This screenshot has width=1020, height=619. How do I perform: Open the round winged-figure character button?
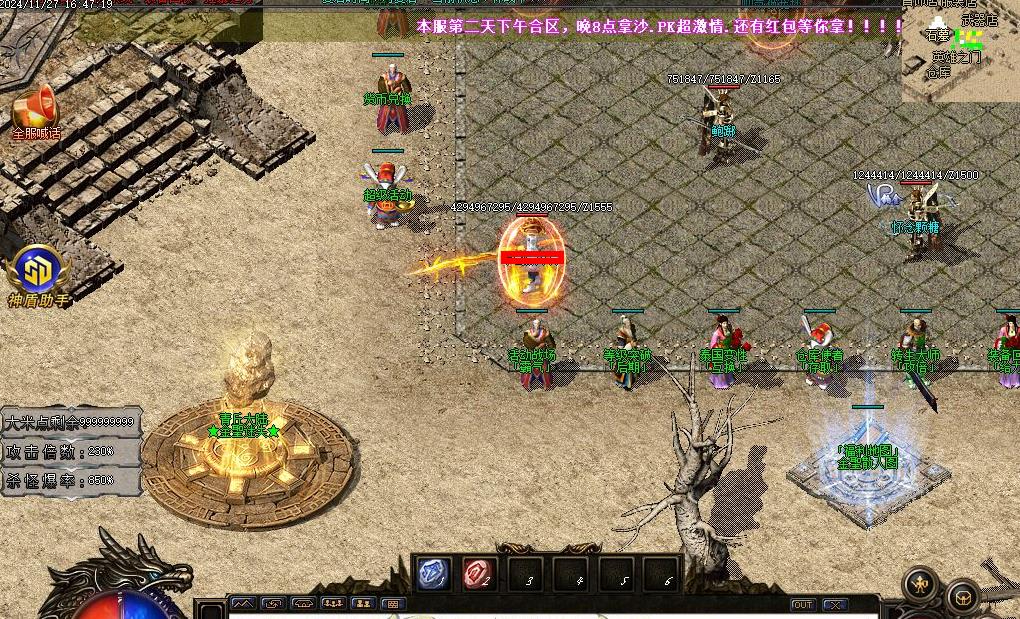pyautogui.click(x=920, y=585)
